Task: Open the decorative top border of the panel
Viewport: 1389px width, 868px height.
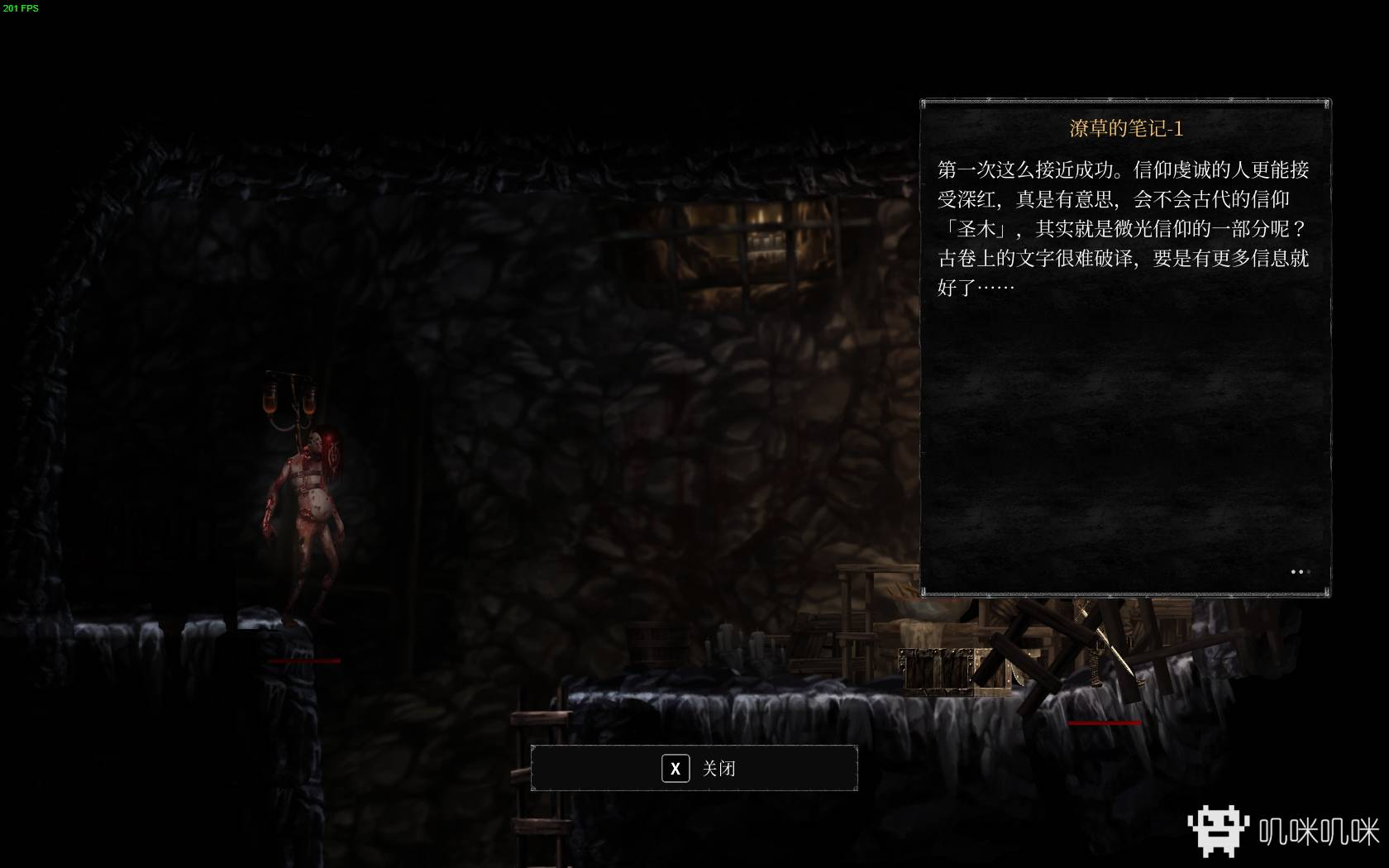Action: pyautogui.click(x=1124, y=102)
